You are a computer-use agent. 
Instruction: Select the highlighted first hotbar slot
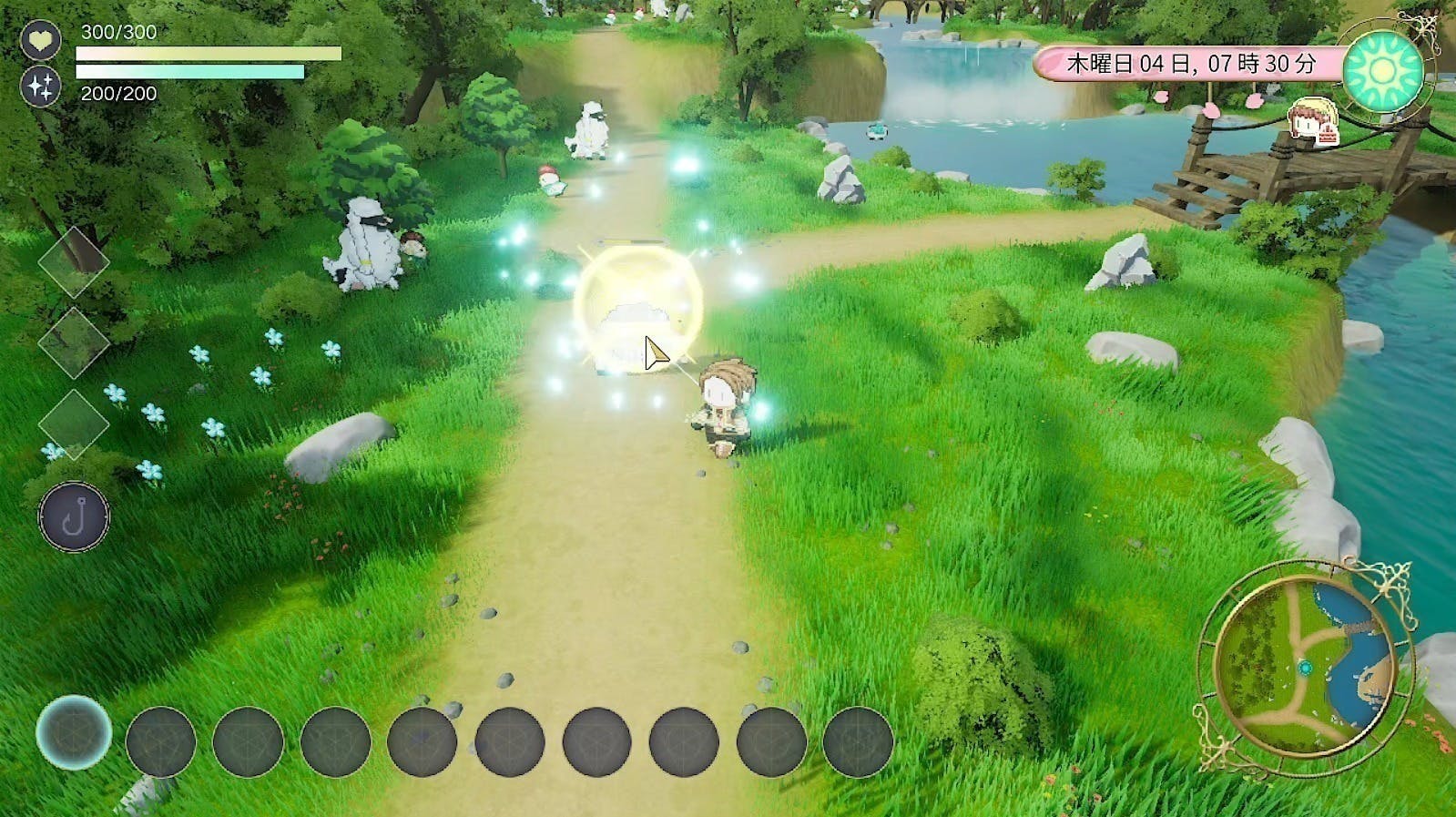tap(74, 732)
